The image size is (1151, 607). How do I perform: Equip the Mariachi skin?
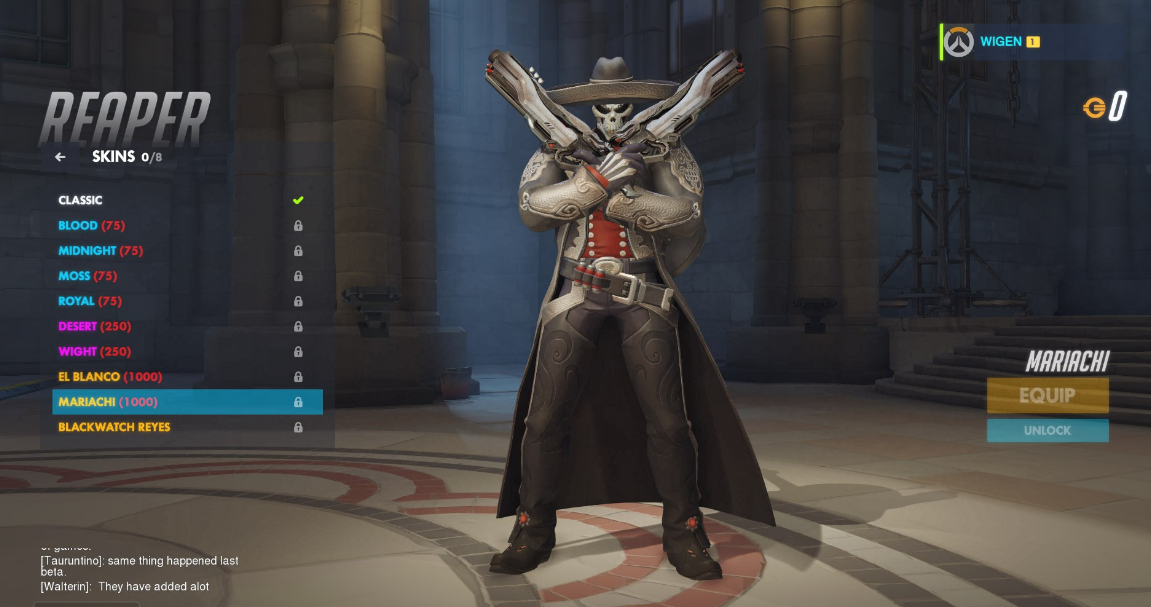pos(1047,395)
